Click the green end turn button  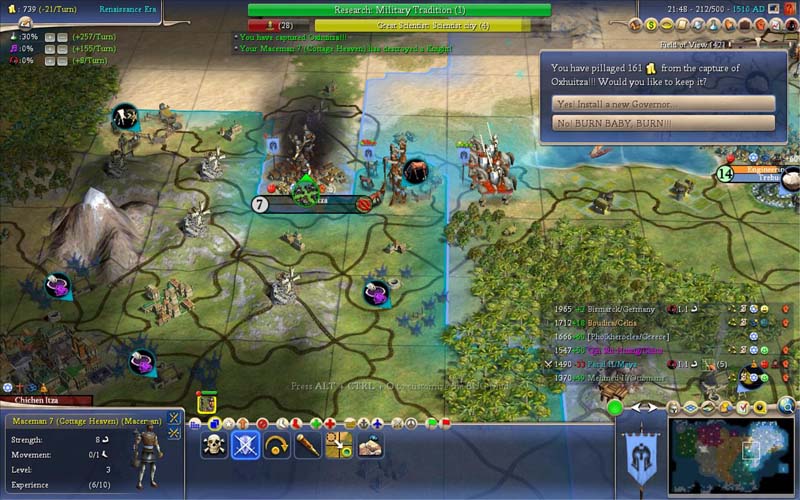(x=615, y=407)
